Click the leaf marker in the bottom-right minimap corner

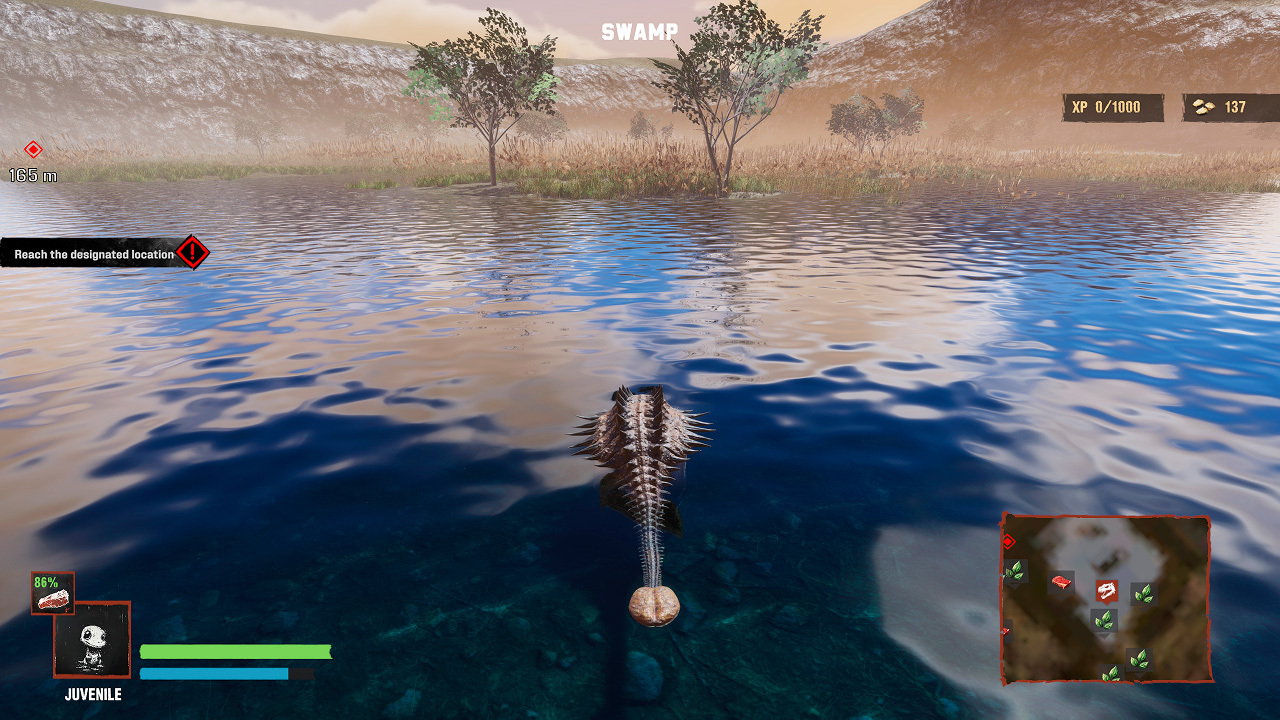[1139, 659]
